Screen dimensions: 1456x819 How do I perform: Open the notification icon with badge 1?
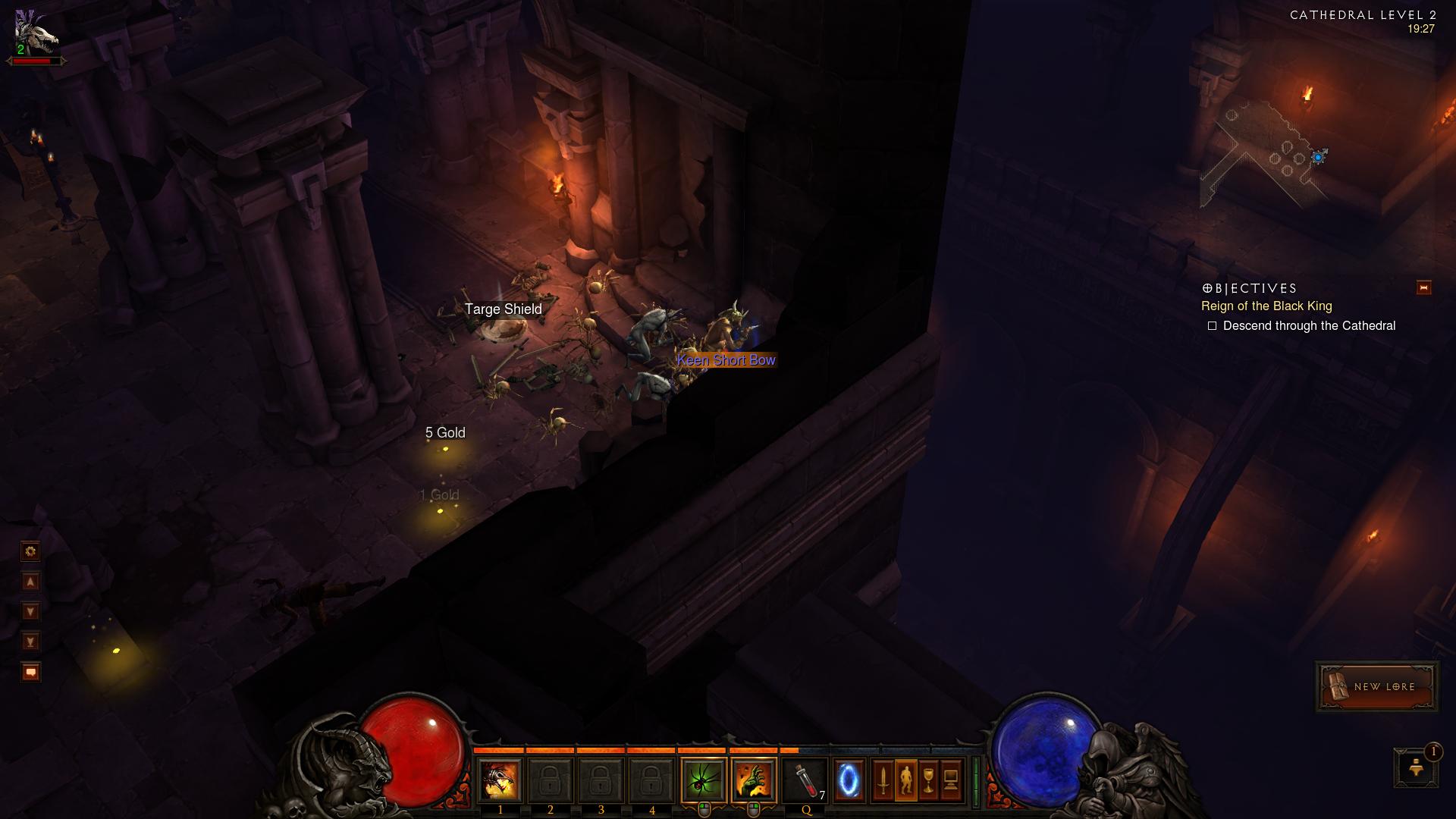1416,767
